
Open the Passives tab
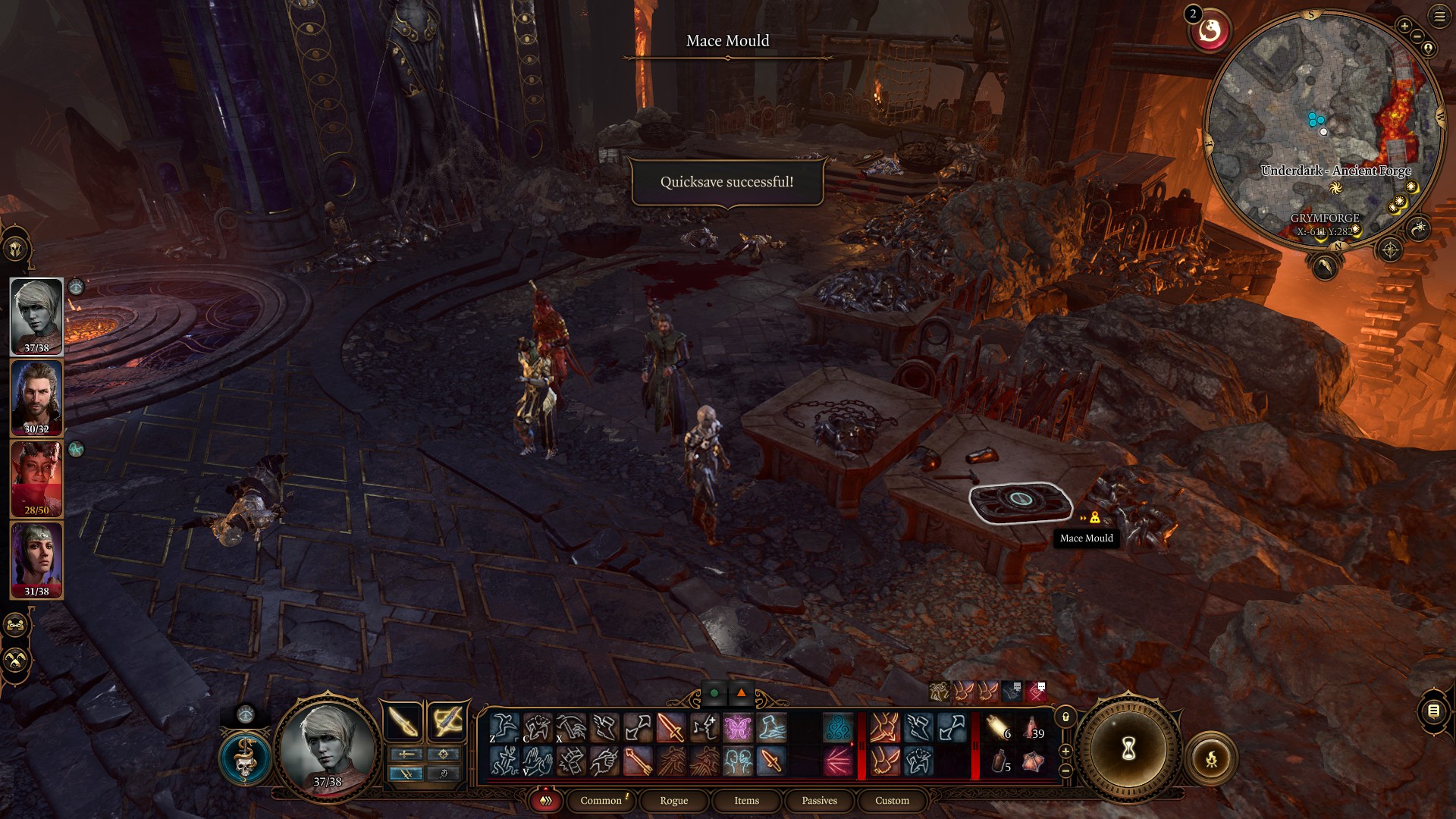pos(819,800)
